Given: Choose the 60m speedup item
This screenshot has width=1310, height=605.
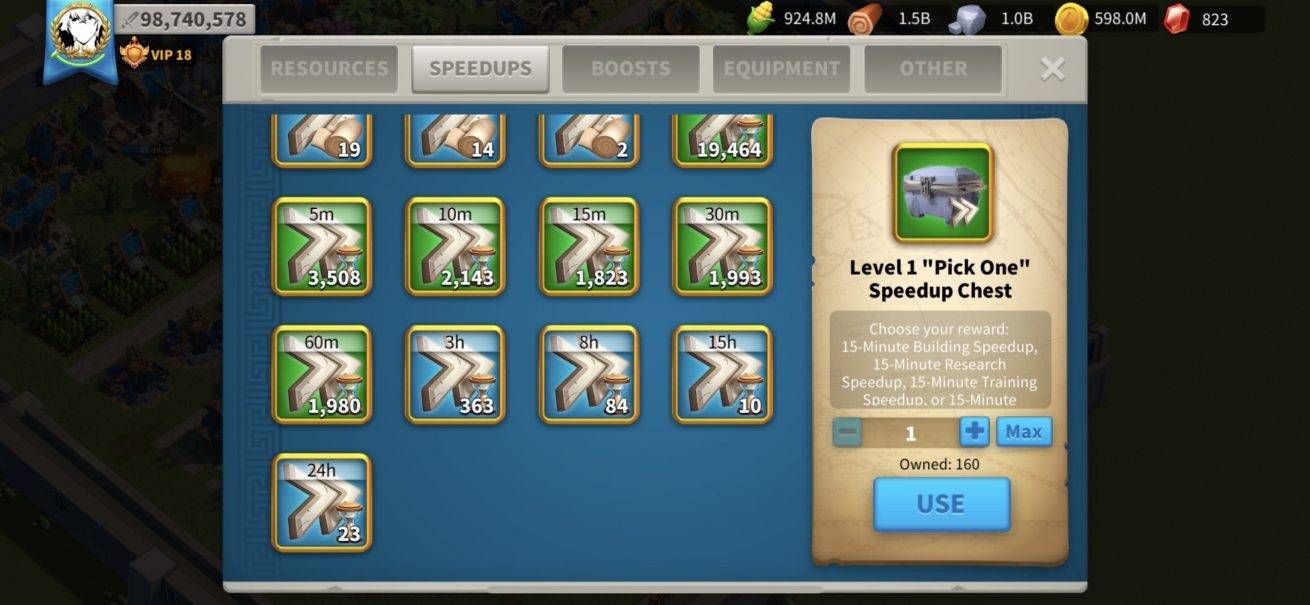Looking at the screenshot, I should (322, 374).
